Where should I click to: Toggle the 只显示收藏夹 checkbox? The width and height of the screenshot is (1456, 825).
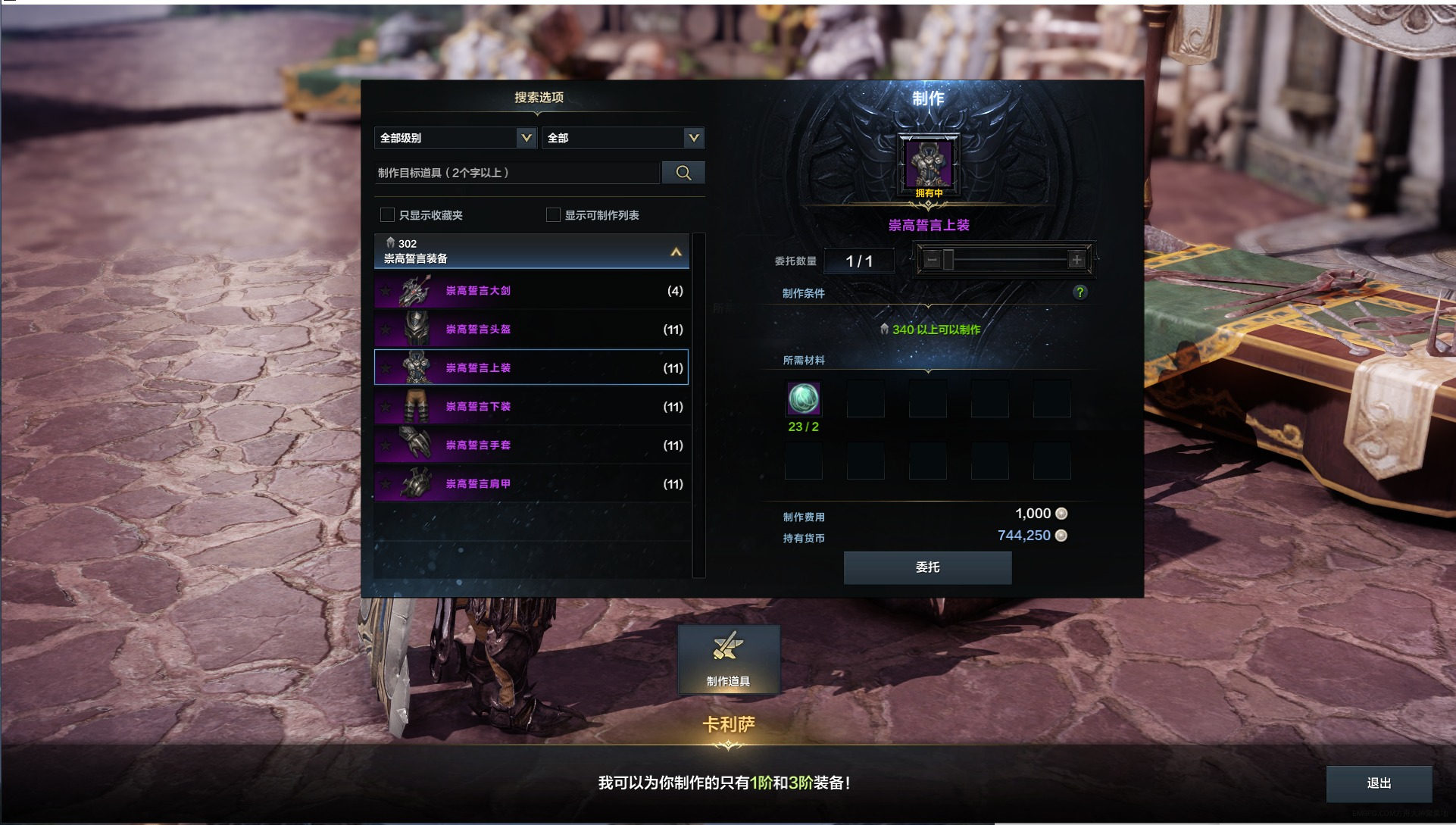pyautogui.click(x=388, y=215)
